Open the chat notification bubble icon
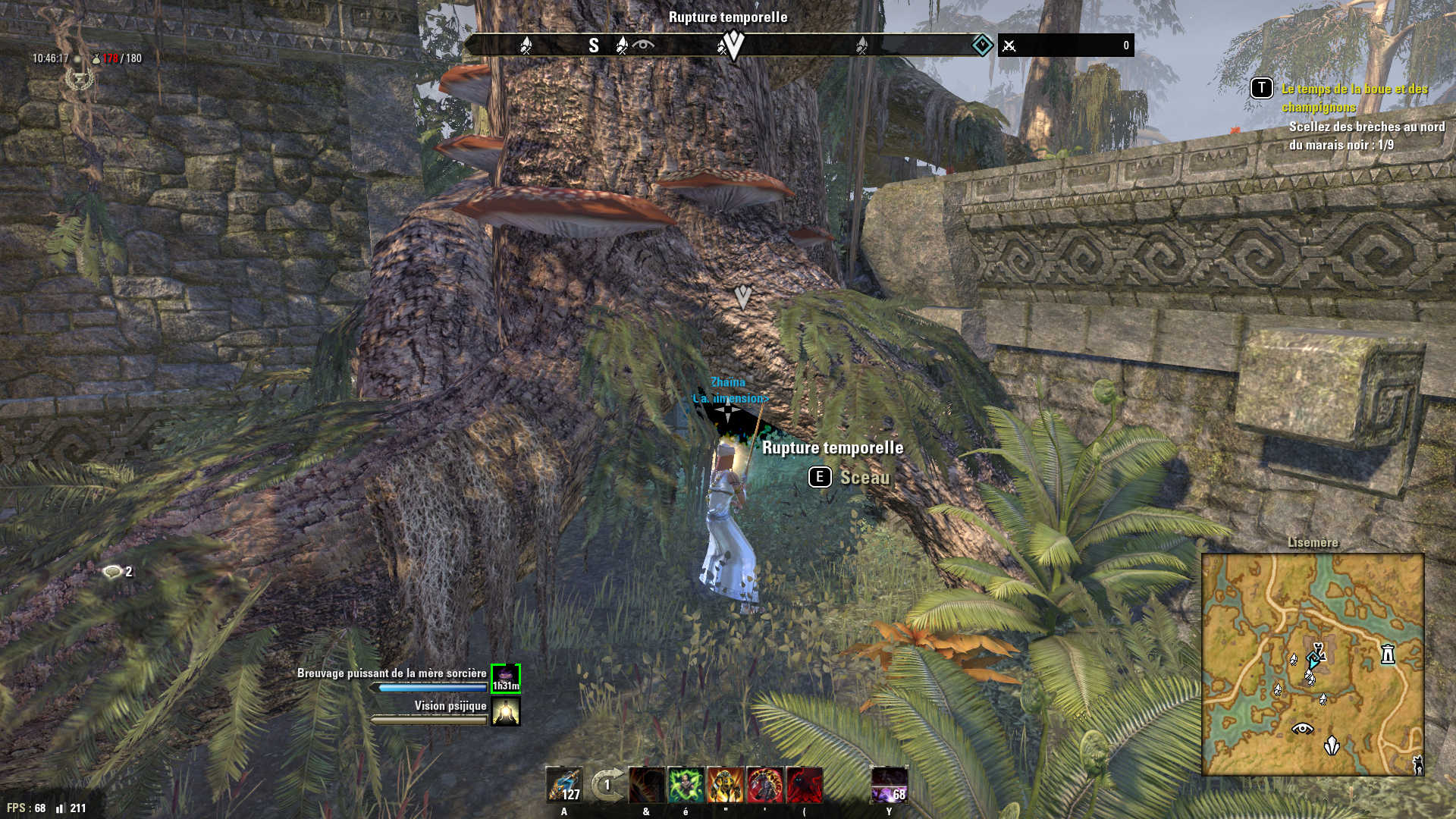The width and height of the screenshot is (1456, 819). 112,572
